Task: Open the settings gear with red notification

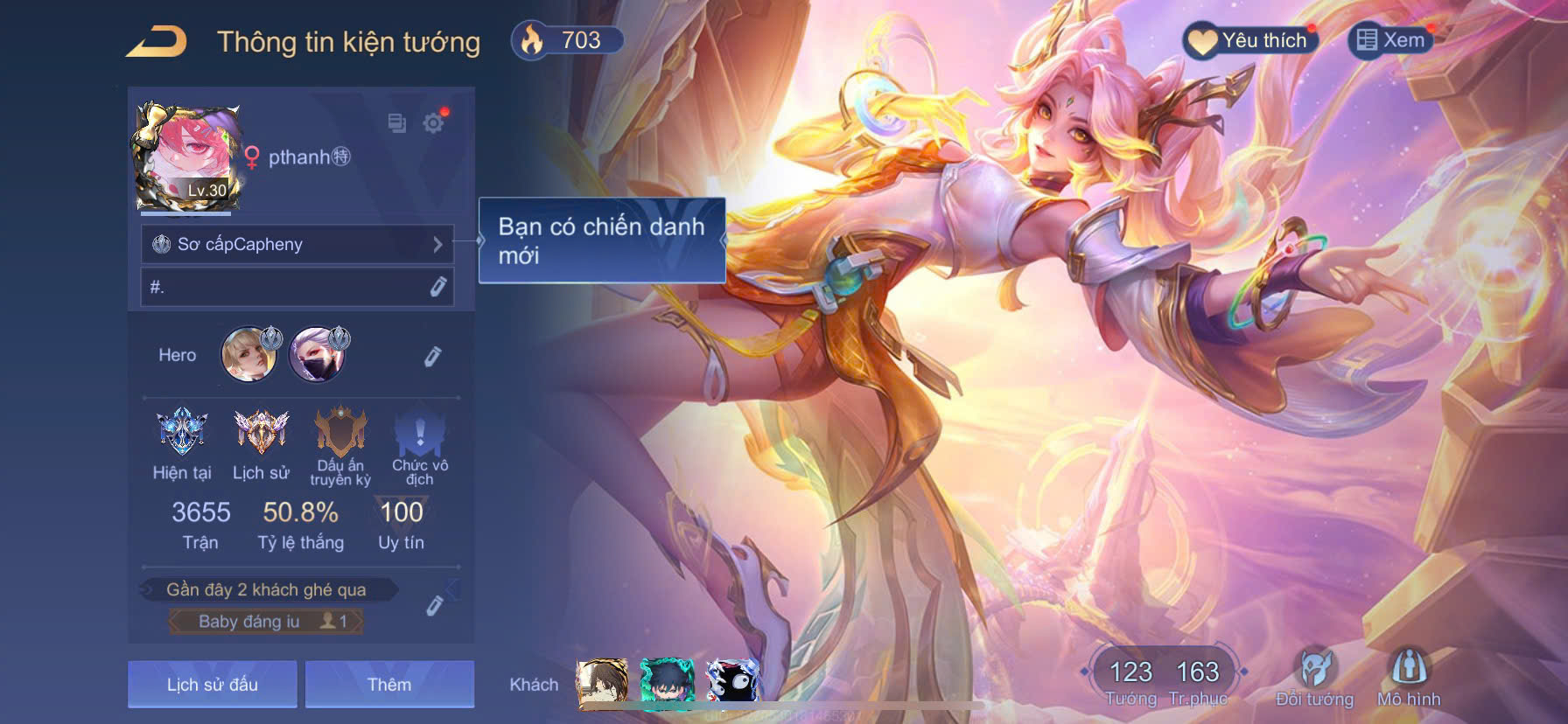Action: point(434,123)
